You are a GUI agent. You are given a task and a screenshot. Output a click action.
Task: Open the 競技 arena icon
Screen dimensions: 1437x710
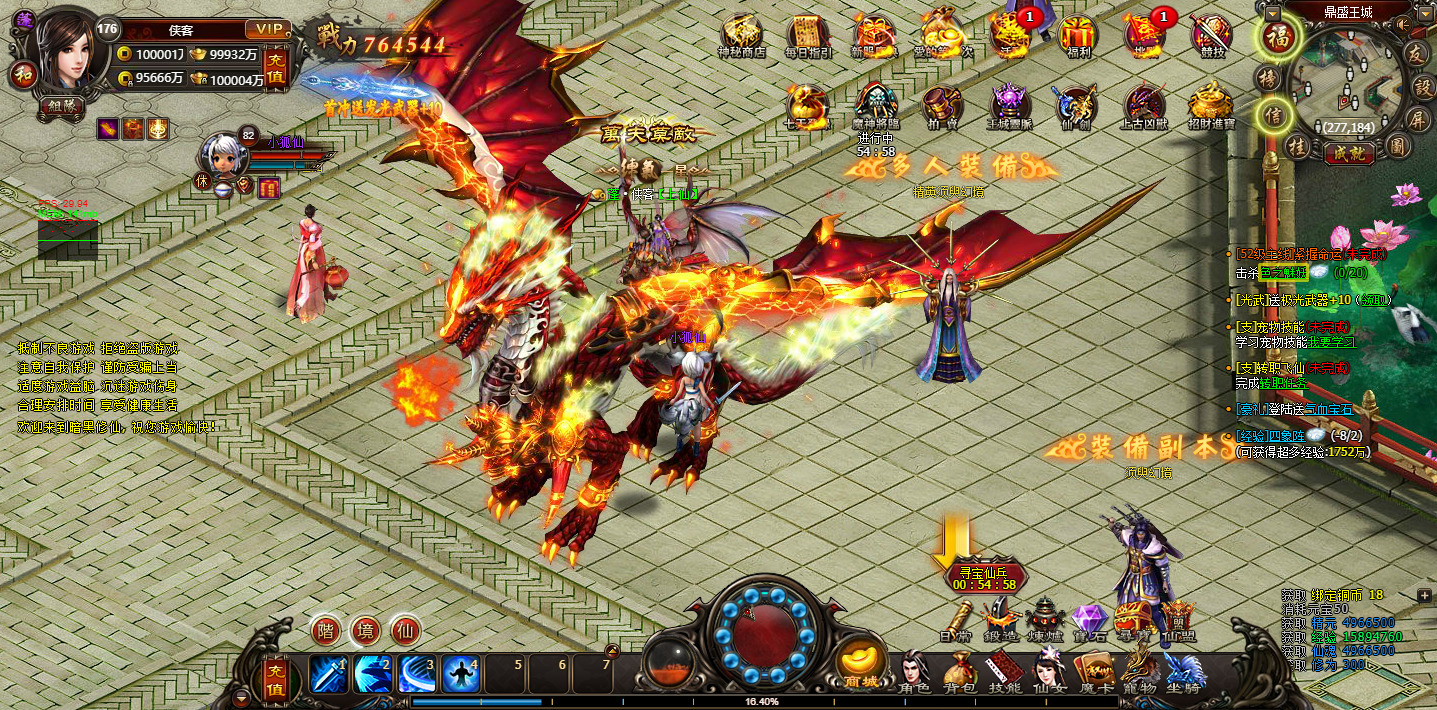1211,36
